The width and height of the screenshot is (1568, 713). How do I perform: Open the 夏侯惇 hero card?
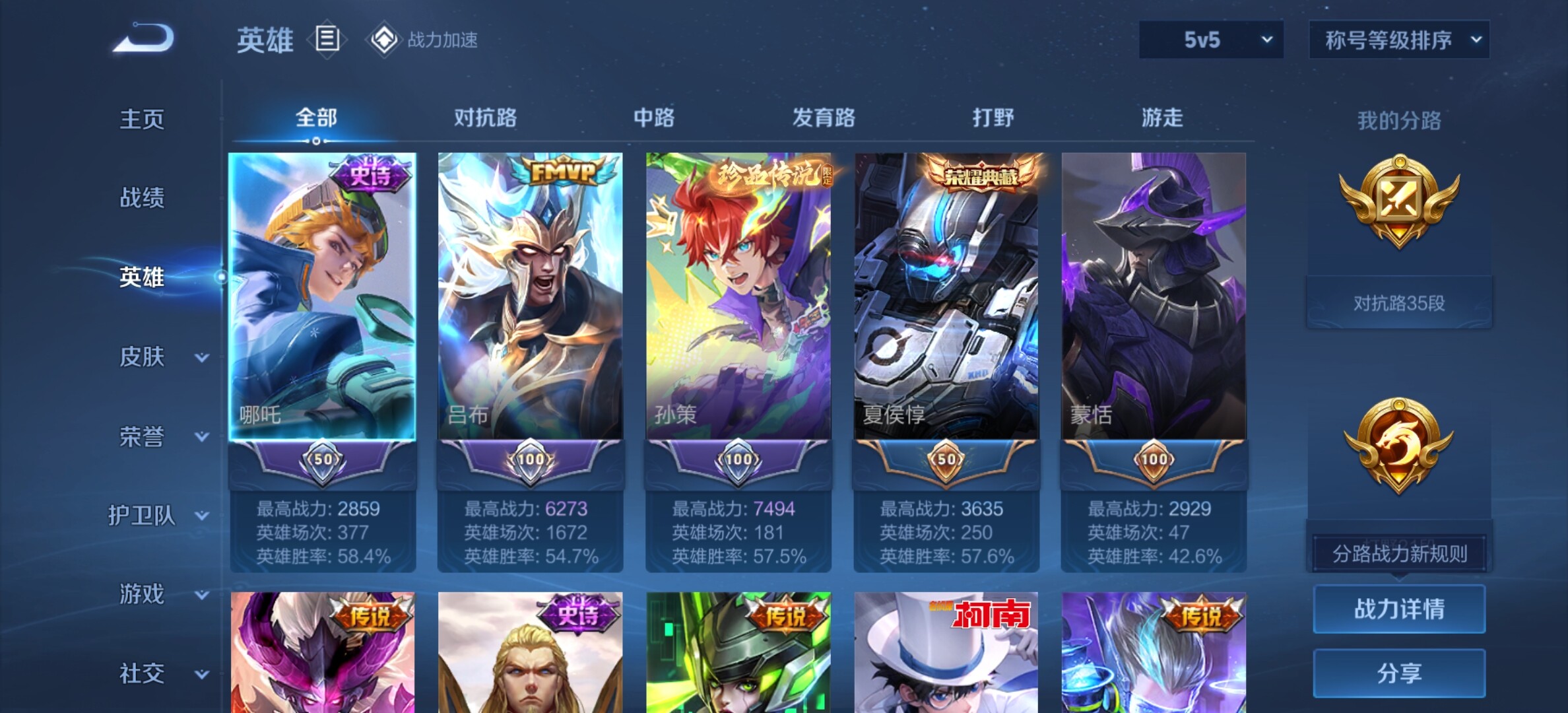(946, 297)
